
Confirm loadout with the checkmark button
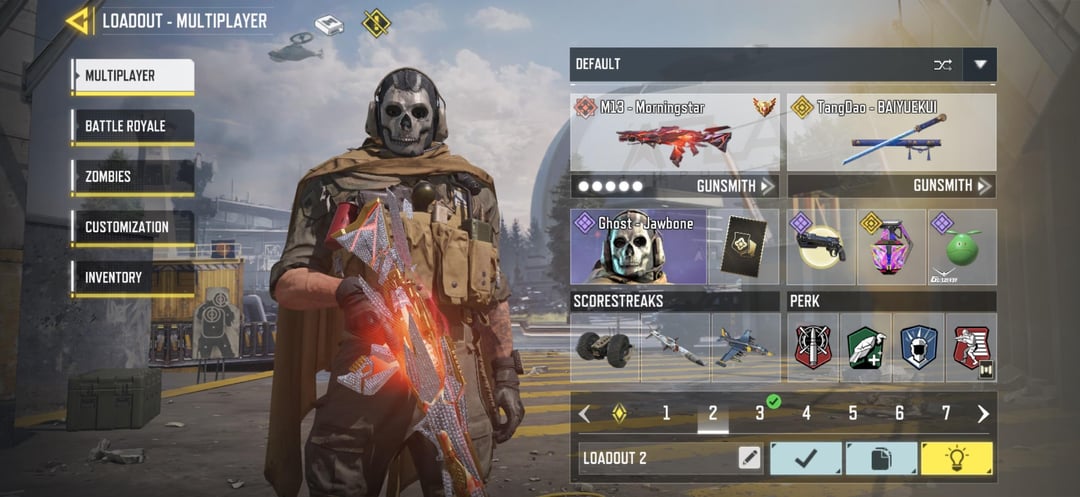coord(805,458)
